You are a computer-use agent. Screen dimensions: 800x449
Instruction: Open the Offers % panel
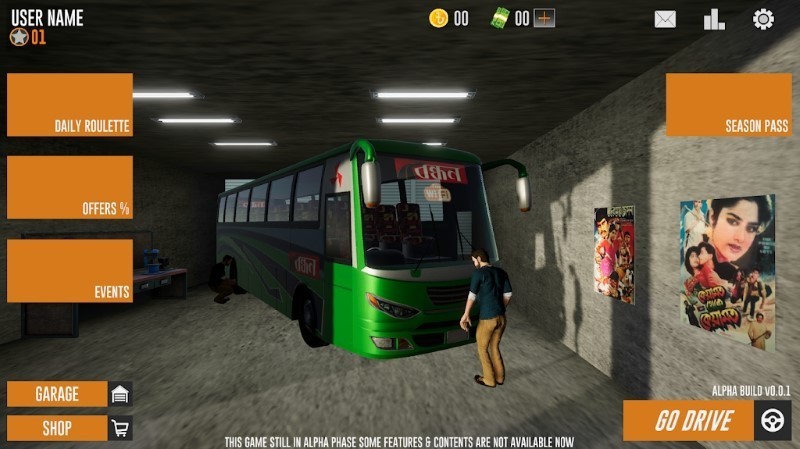point(70,187)
